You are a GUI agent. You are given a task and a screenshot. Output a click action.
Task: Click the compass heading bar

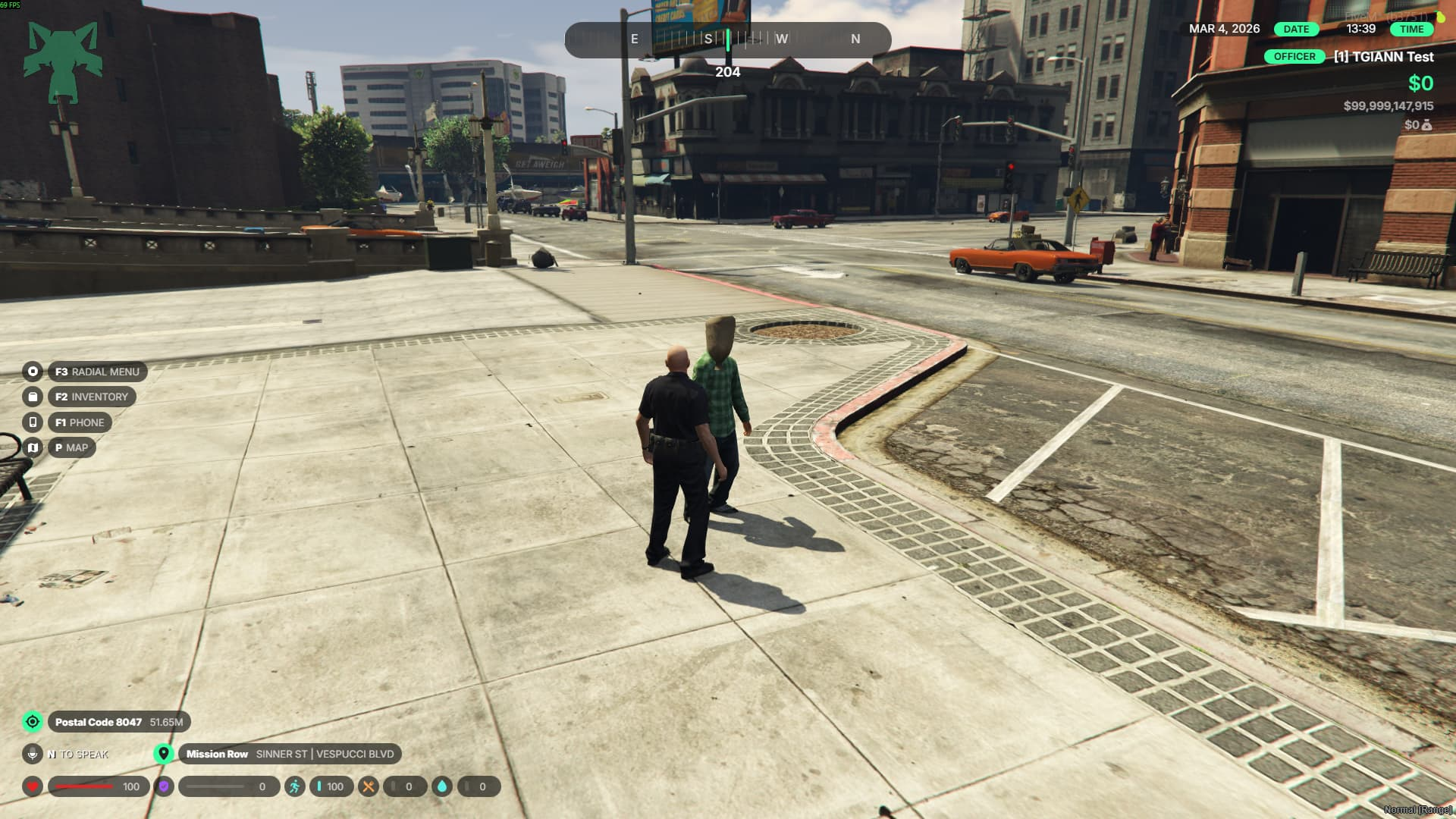click(727, 39)
